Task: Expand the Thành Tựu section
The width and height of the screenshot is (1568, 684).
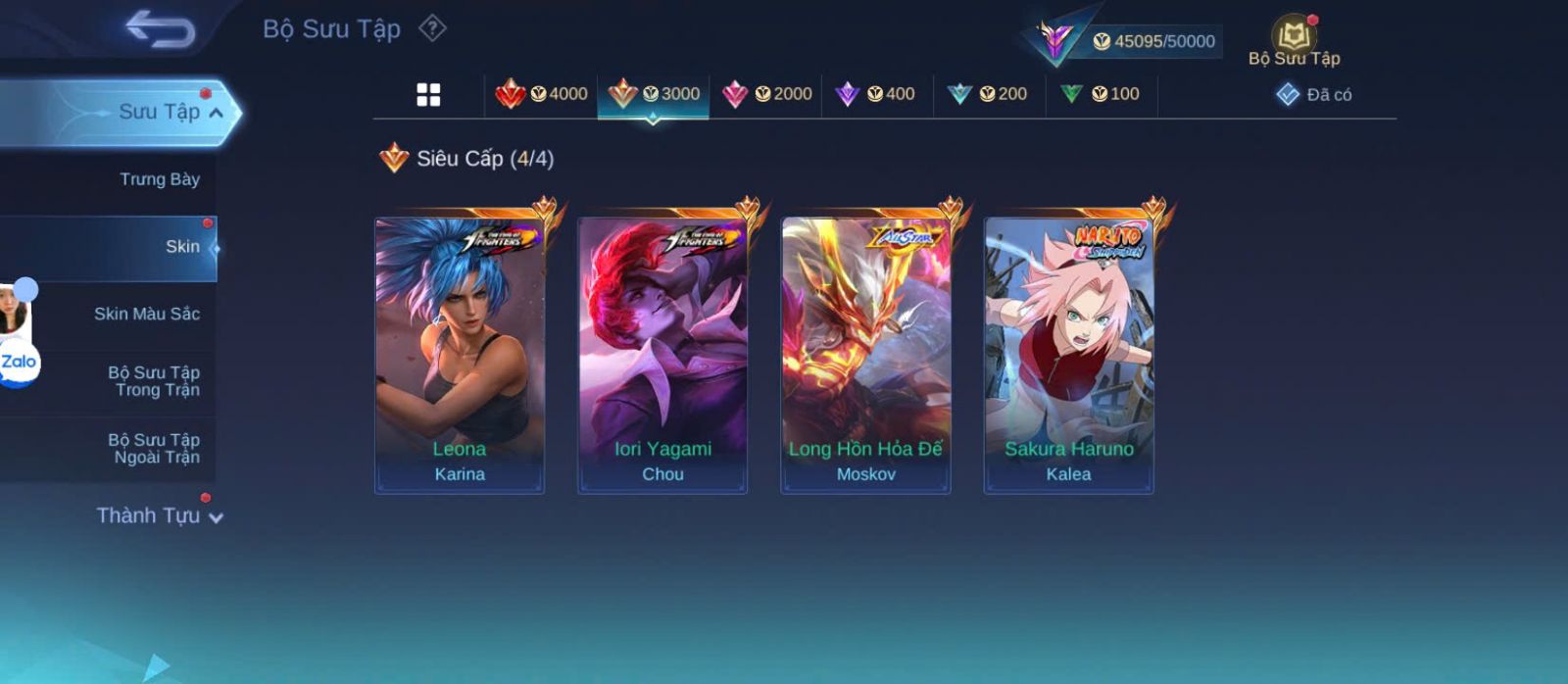Action: click(x=159, y=515)
